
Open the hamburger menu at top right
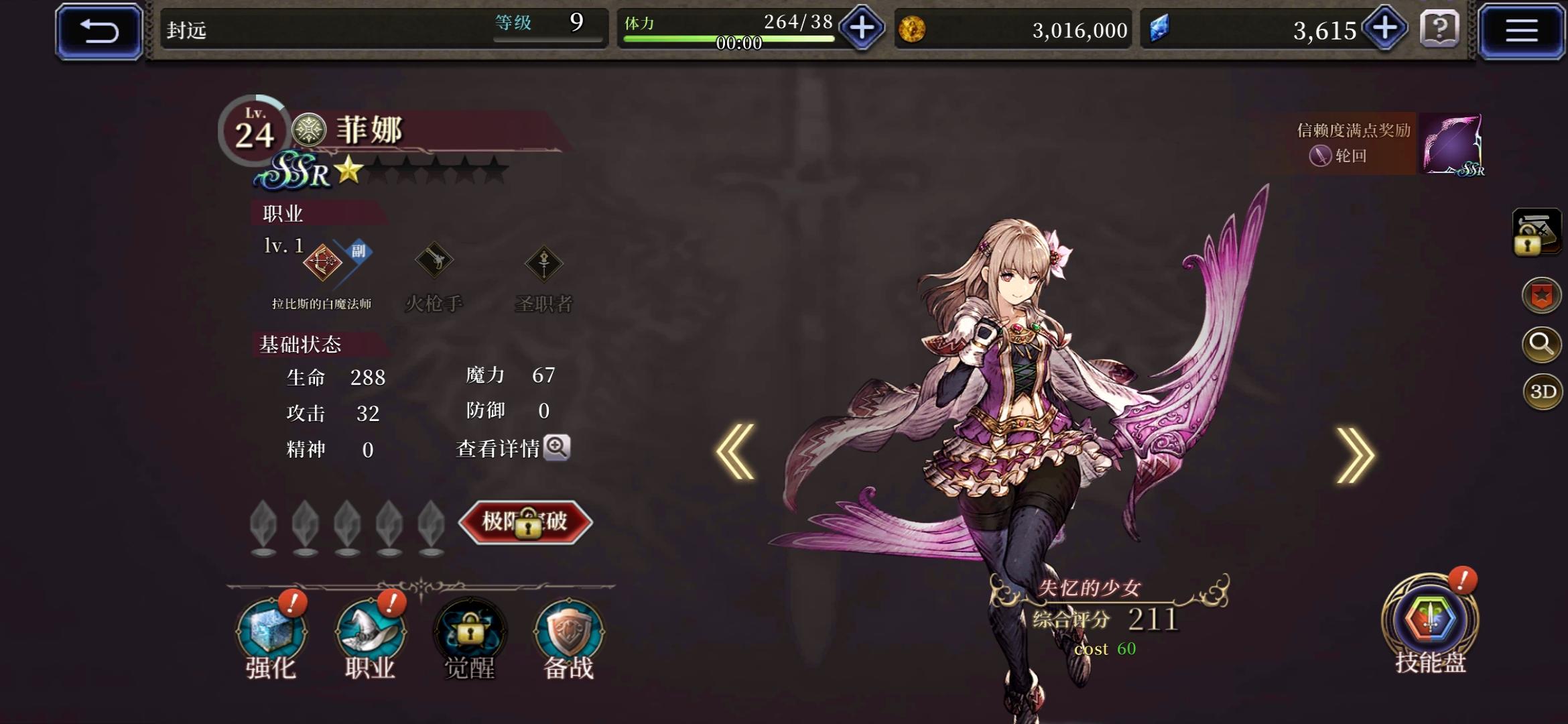(1522, 29)
